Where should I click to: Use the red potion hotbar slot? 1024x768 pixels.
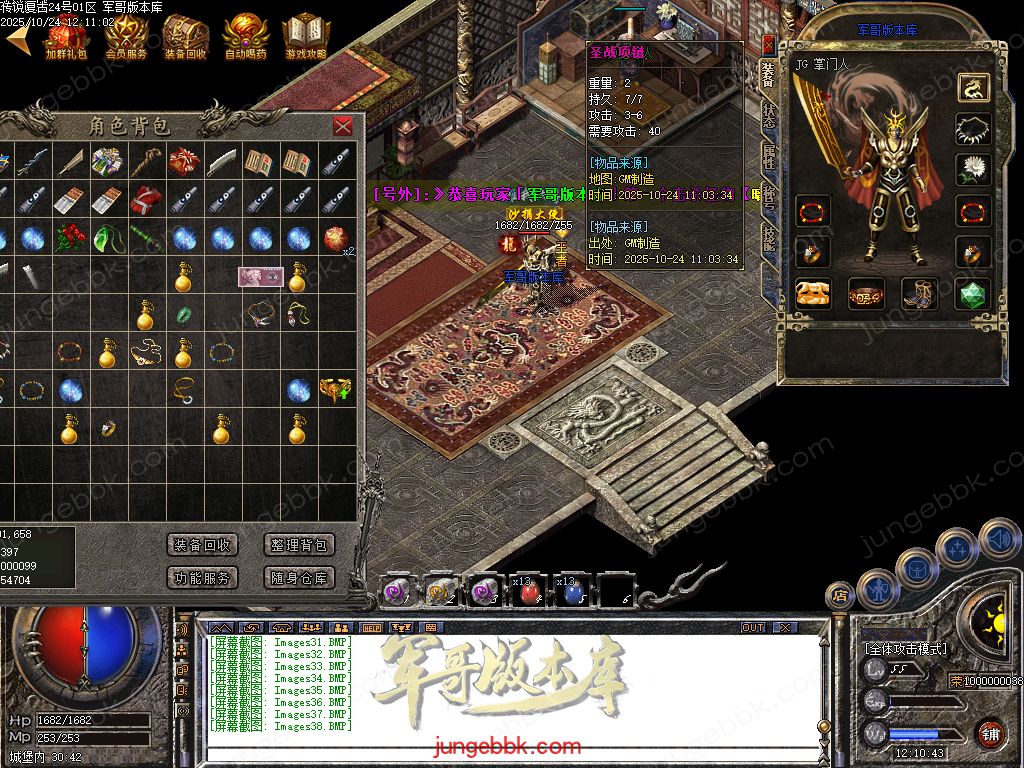(x=529, y=592)
